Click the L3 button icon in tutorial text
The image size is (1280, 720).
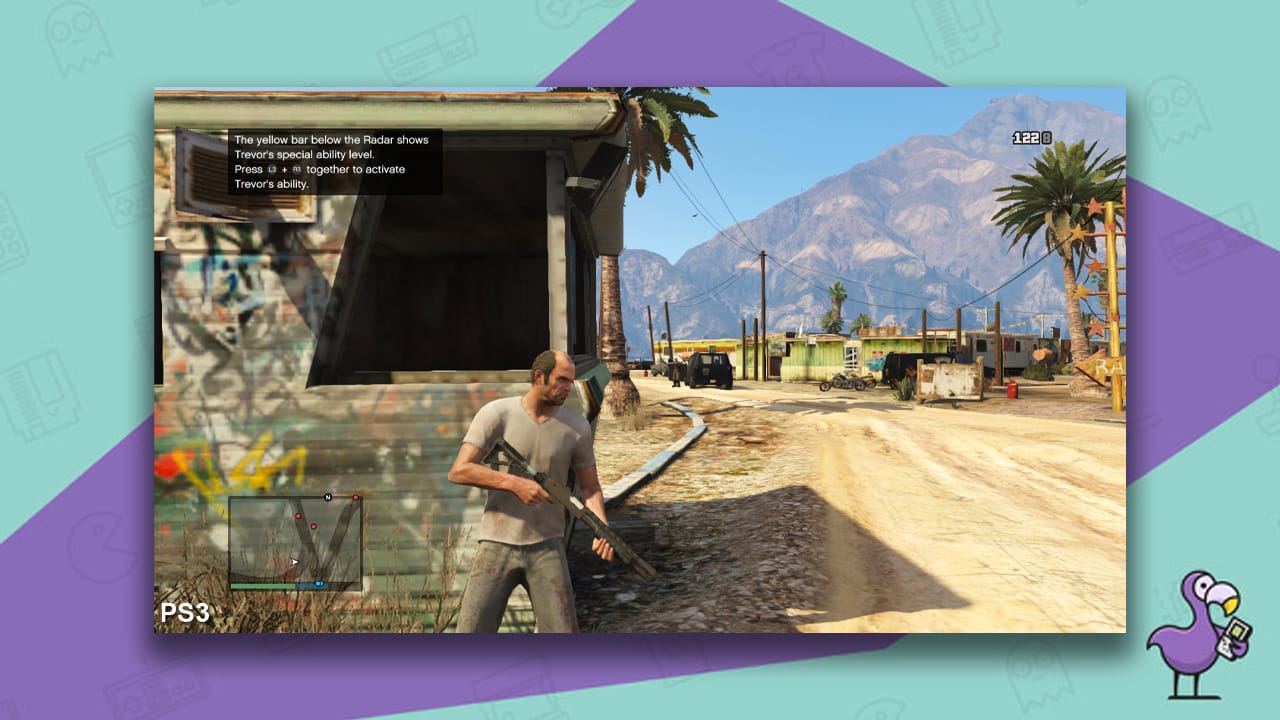(271, 168)
